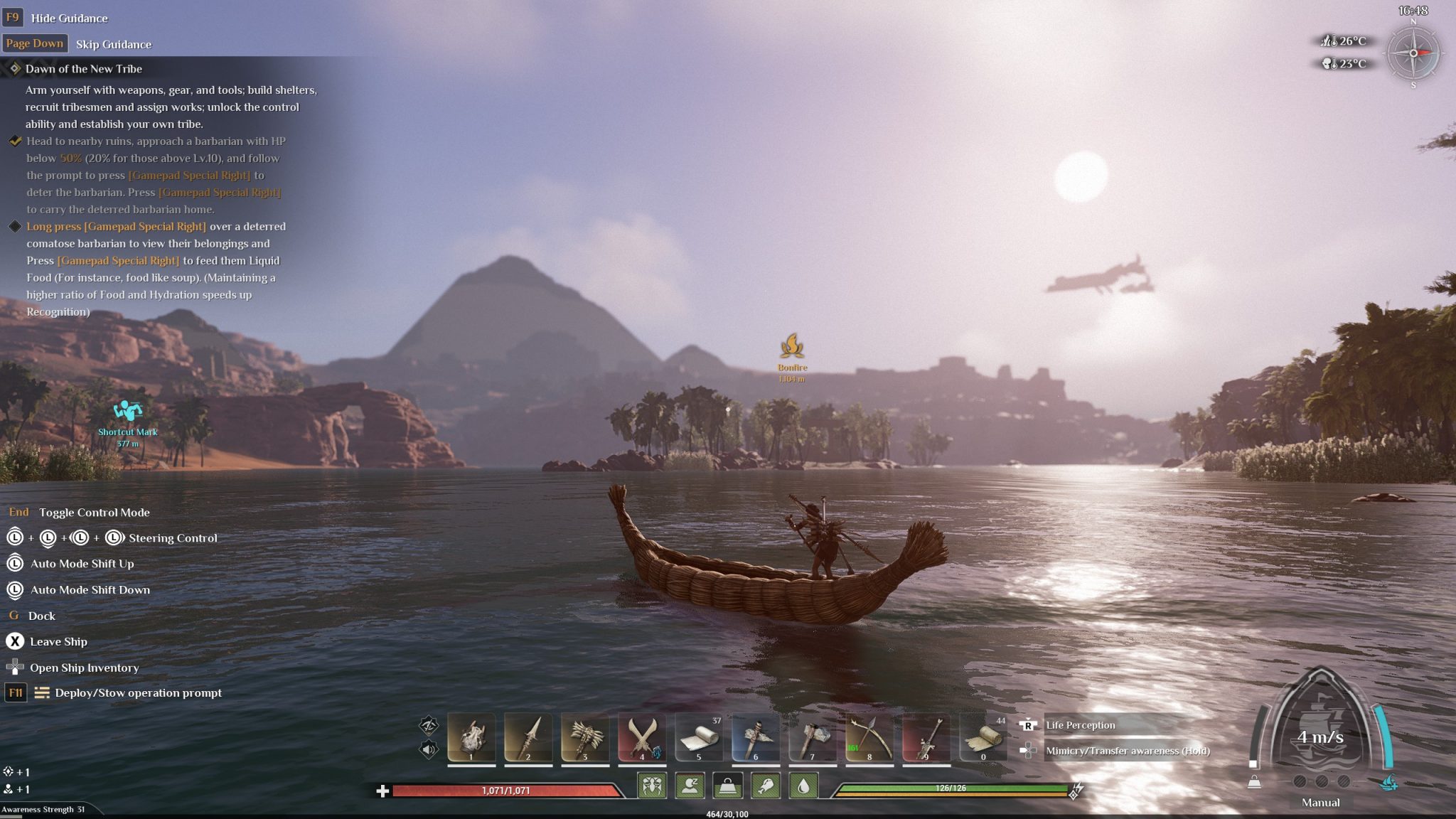Select the crossed dual blades slot
Viewport: 1456px width, 819px height.
coord(642,737)
